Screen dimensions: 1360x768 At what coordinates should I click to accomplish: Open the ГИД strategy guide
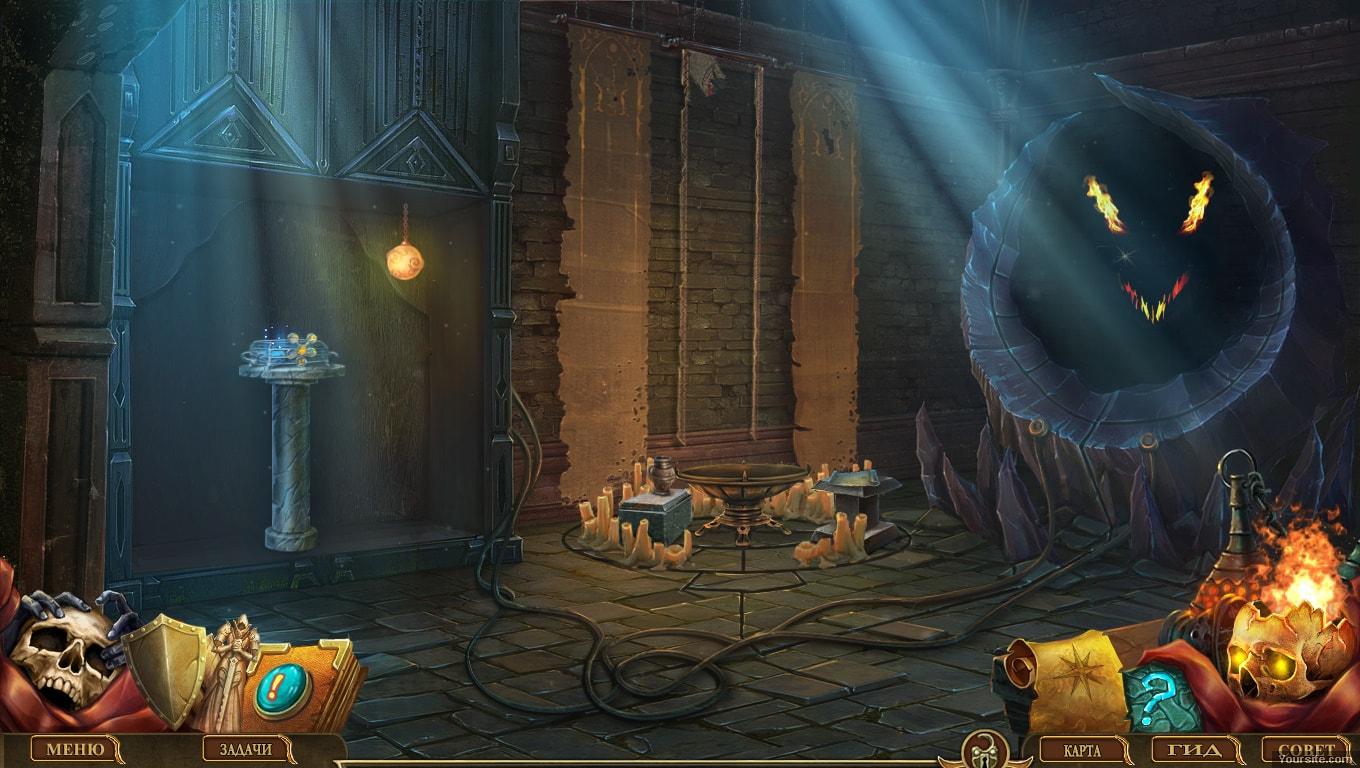[1194, 750]
